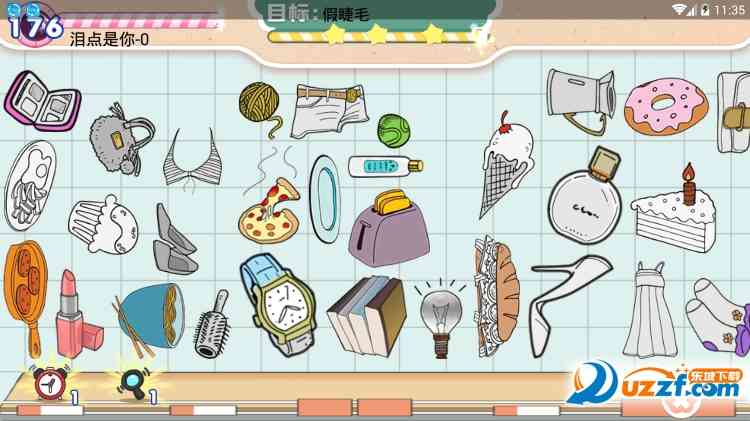Pick the pink frosted donut
Viewport: 750px width, 421px height.
click(x=665, y=105)
